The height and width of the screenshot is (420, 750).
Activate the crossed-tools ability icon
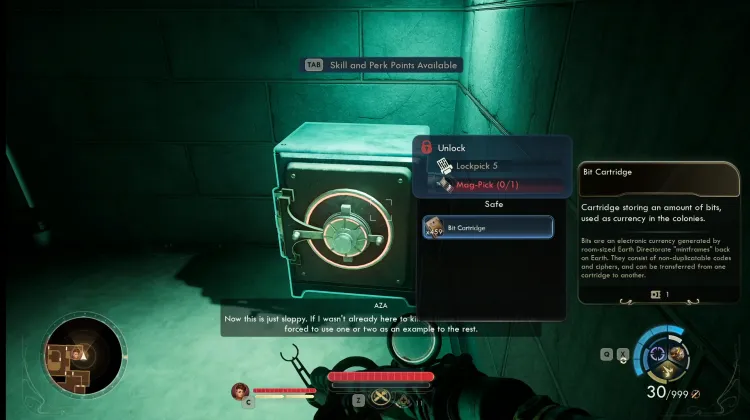pyautogui.click(x=382, y=398)
